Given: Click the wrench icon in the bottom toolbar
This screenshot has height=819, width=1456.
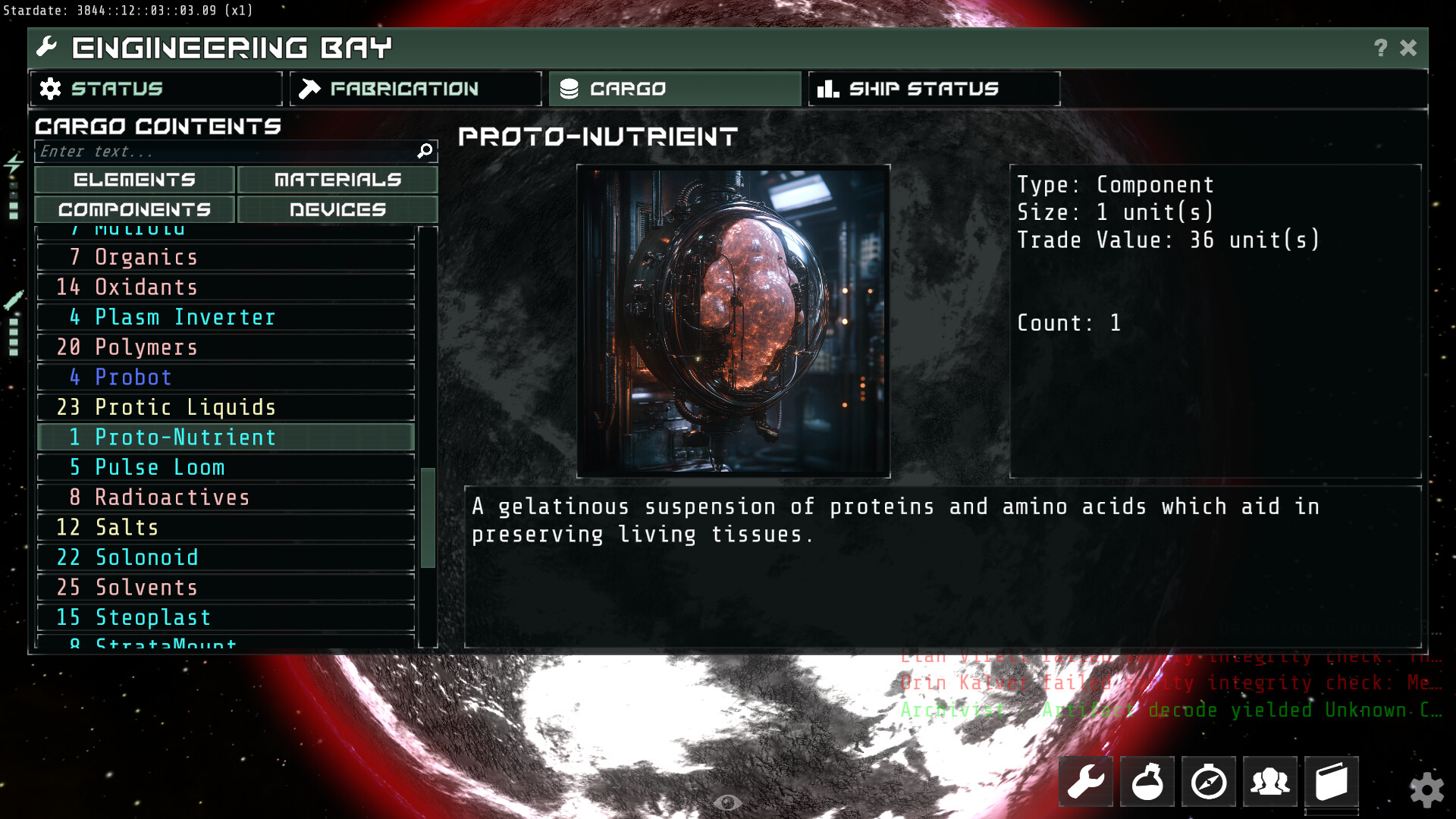Looking at the screenshot, I should (1086, 781).
